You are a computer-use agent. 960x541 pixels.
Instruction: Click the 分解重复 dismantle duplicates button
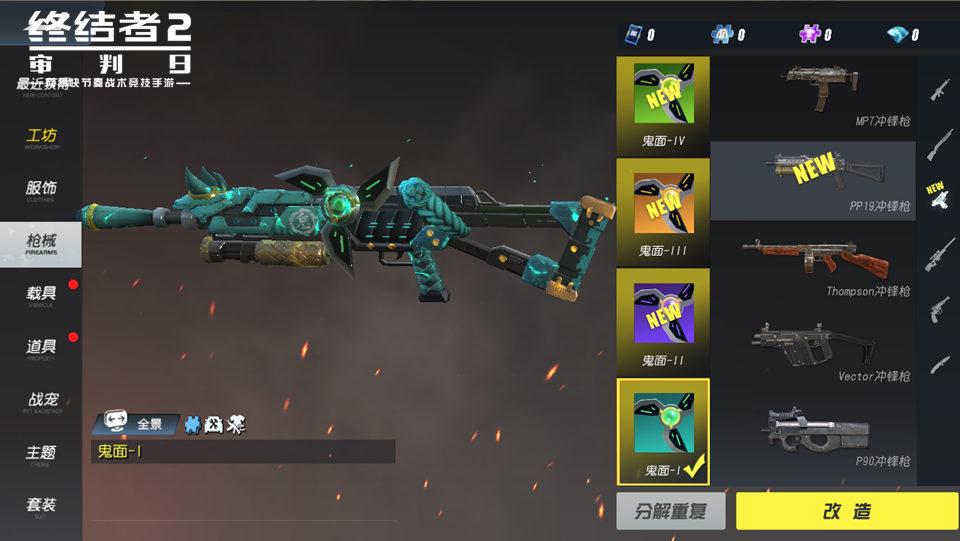pyautogui.click(x=670, y=511)
